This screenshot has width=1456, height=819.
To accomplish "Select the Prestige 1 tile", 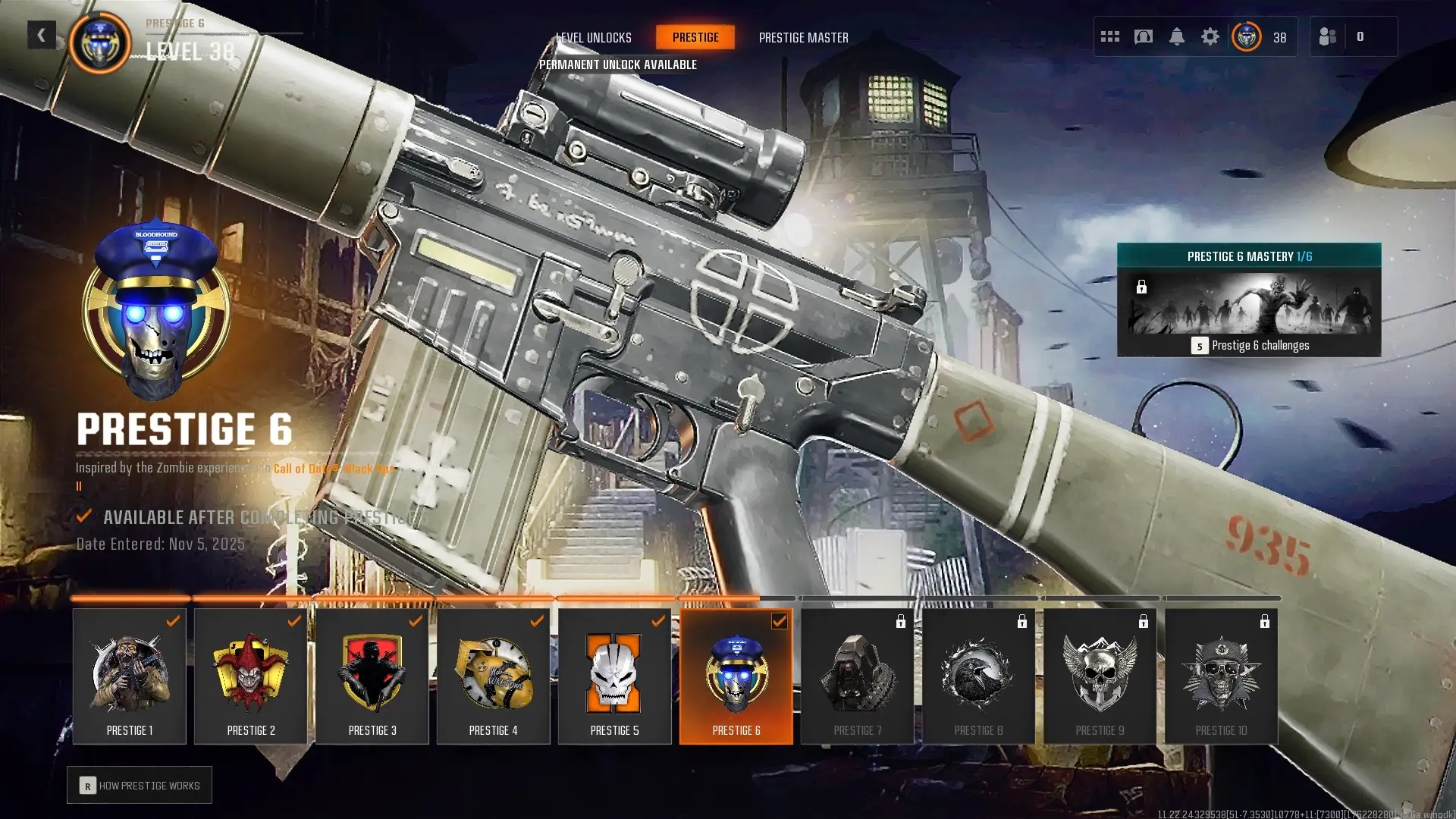I will pos(130,676).
